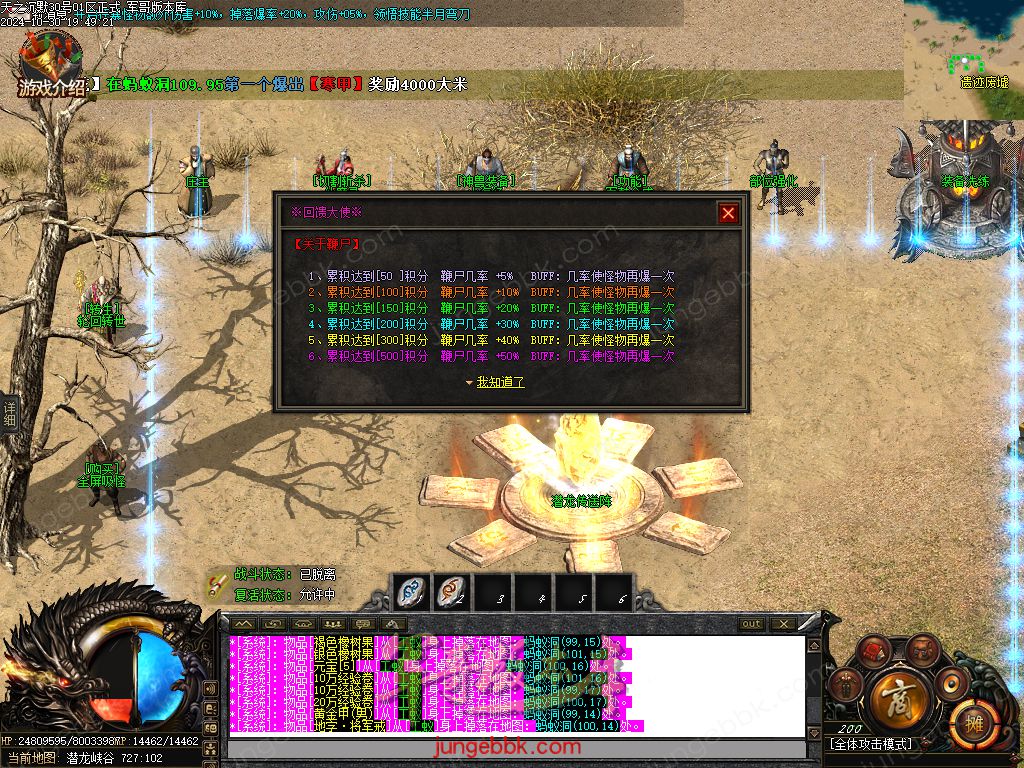Open the 游戏介绍 game introduction icon
This screenshot has width=1024, height=768.
[51, 66]
